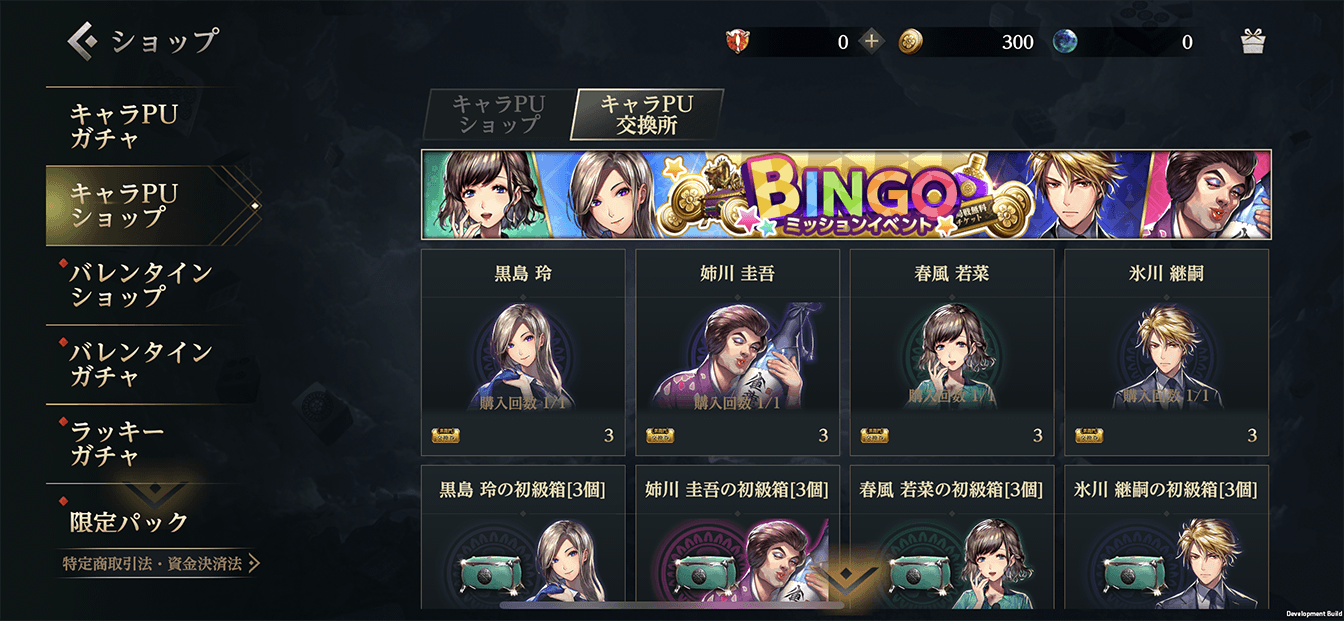Image resolution: width=1344 pixels, height=621 pixels.
Task: Switch to the キャラPU ショップ top tab
Action: click(x=497, y=114)
